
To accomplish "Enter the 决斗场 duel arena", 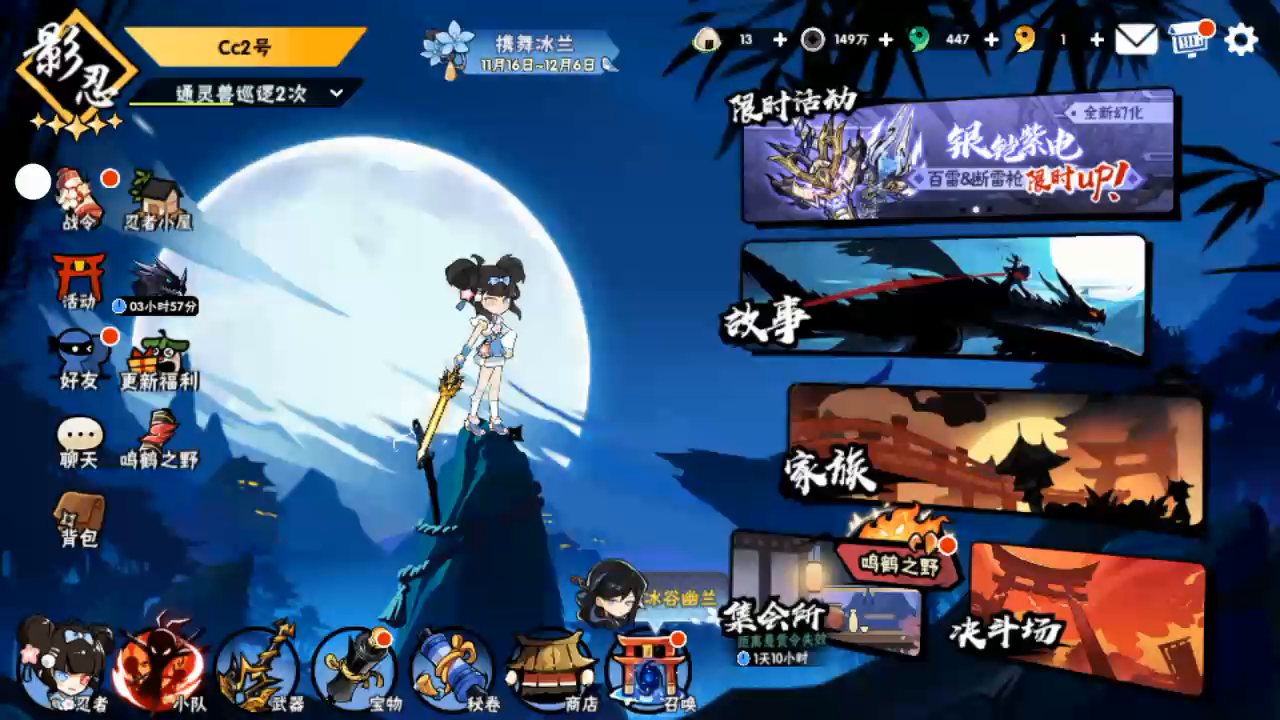I will (x=1087, y=617).
